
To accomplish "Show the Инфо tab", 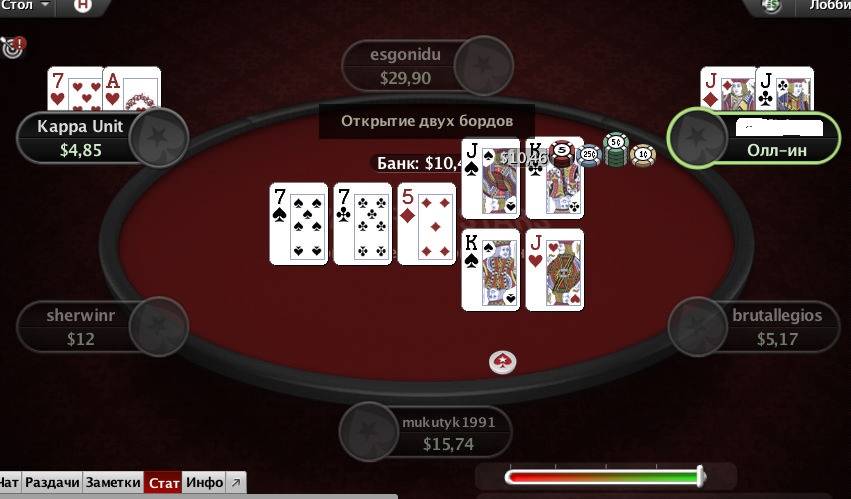I will point(204,483).
